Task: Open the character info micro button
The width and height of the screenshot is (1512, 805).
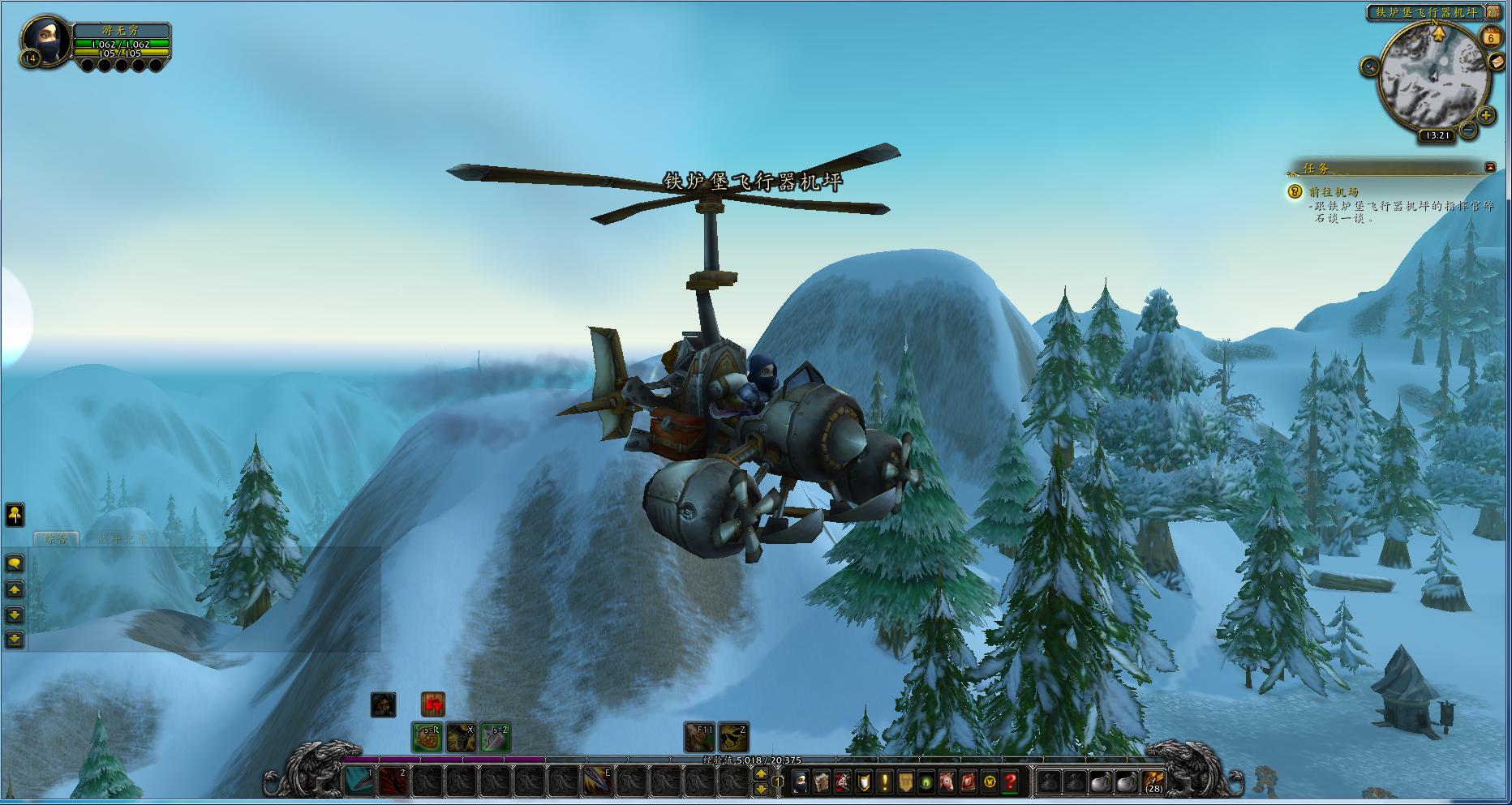Action: 801,782
